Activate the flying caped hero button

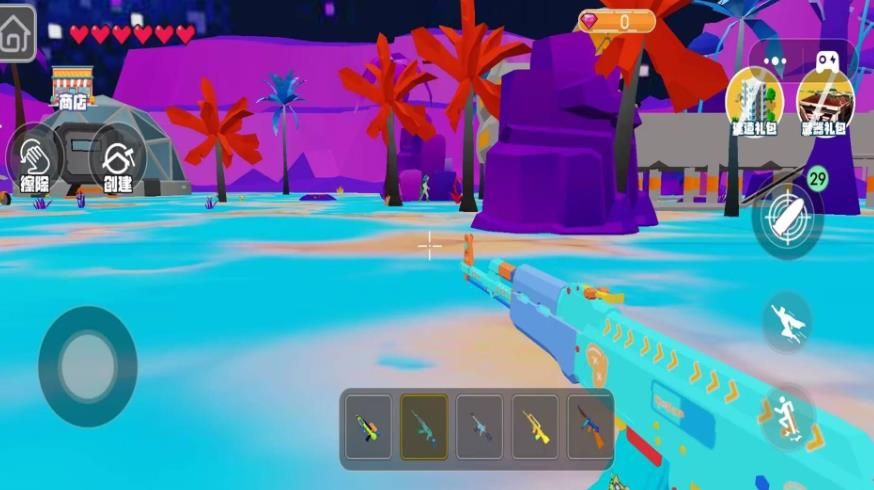click(x=787, y=322)
